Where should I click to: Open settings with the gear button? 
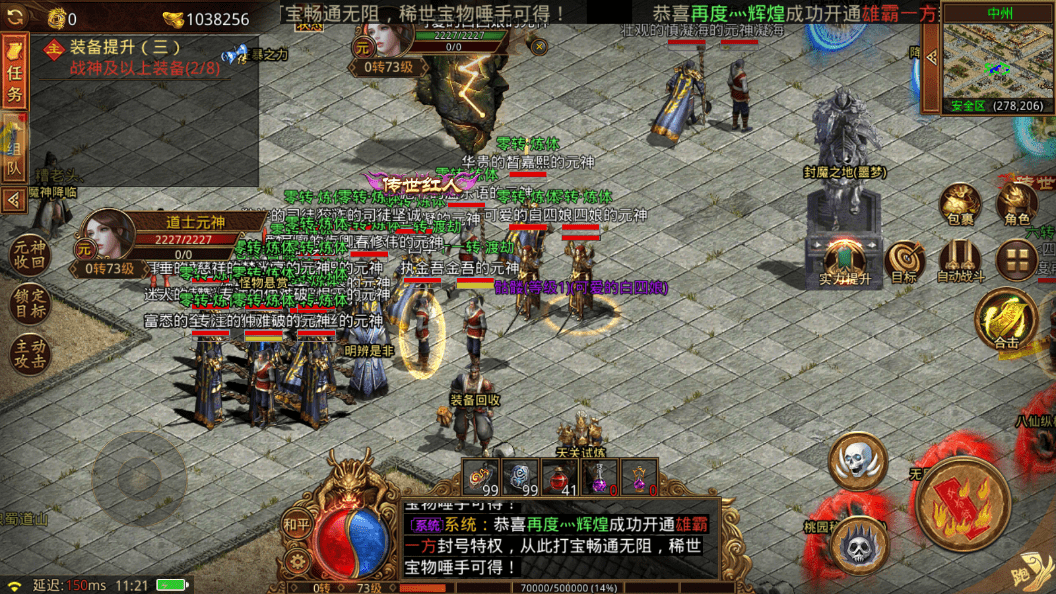pyautogui.click(x=296, y=561)
